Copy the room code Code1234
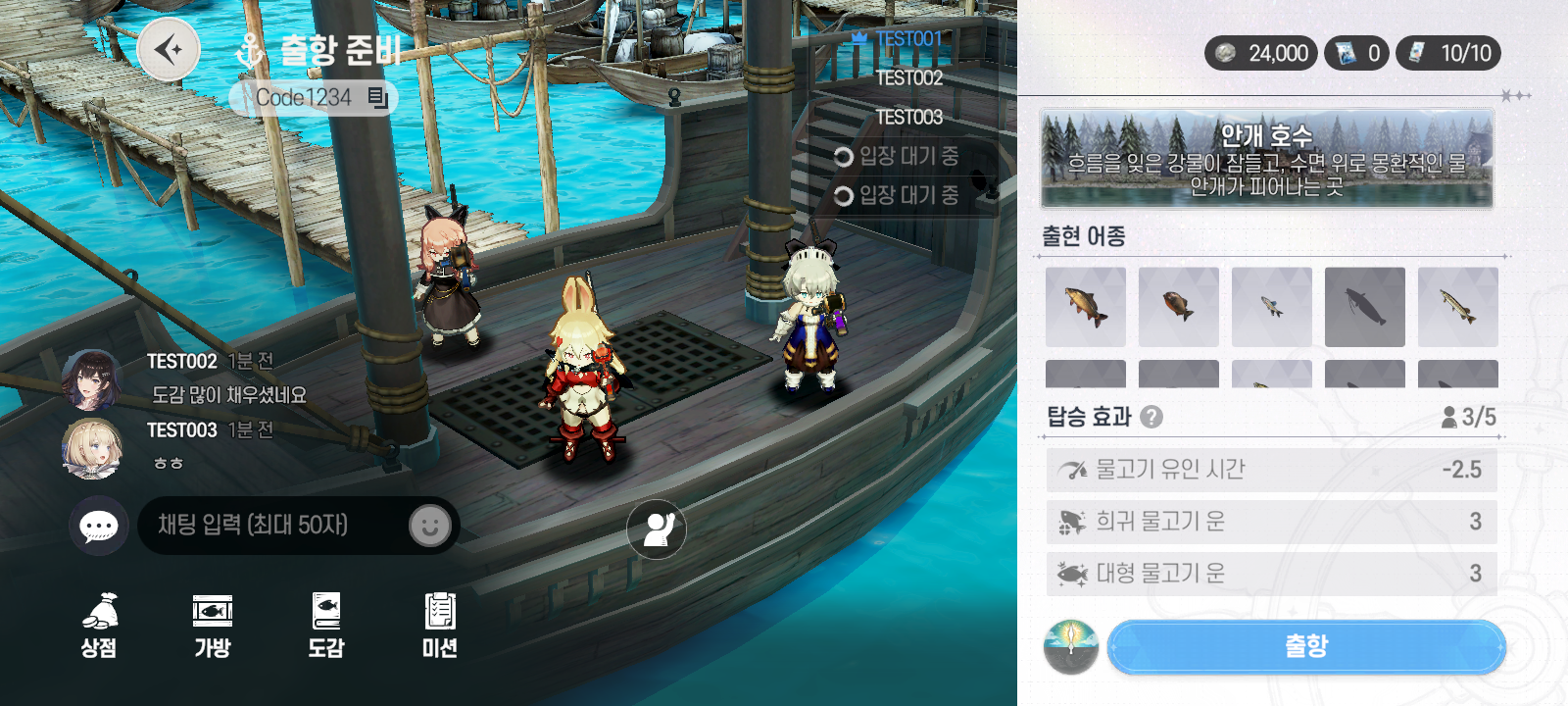Screen dimensions: 1568x706 tap(378, 97)
